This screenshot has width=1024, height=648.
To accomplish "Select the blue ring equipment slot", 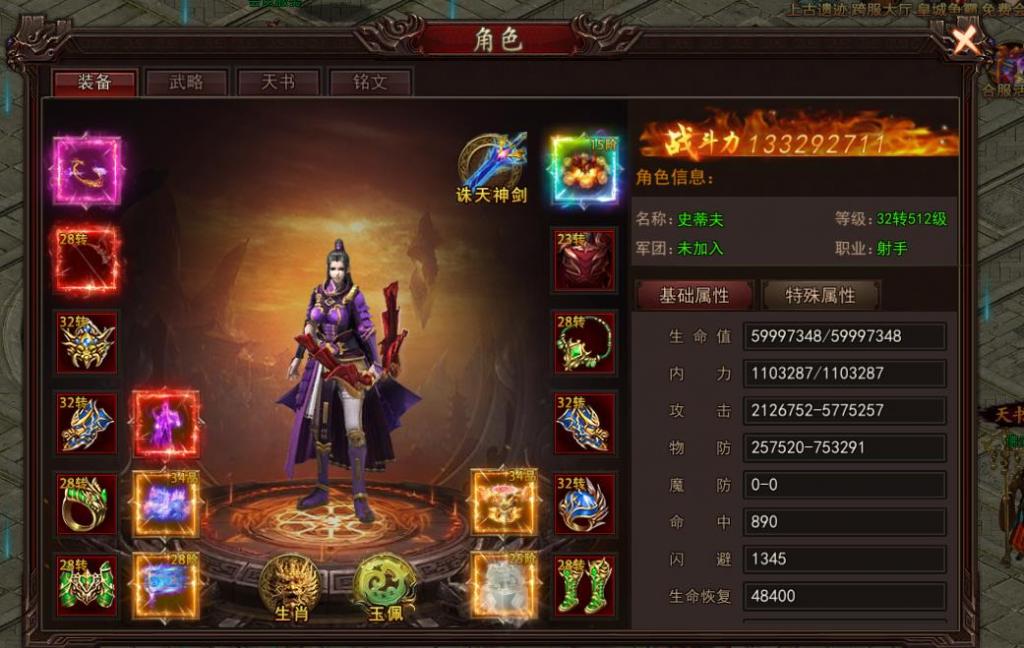I will tap(585, 504).
